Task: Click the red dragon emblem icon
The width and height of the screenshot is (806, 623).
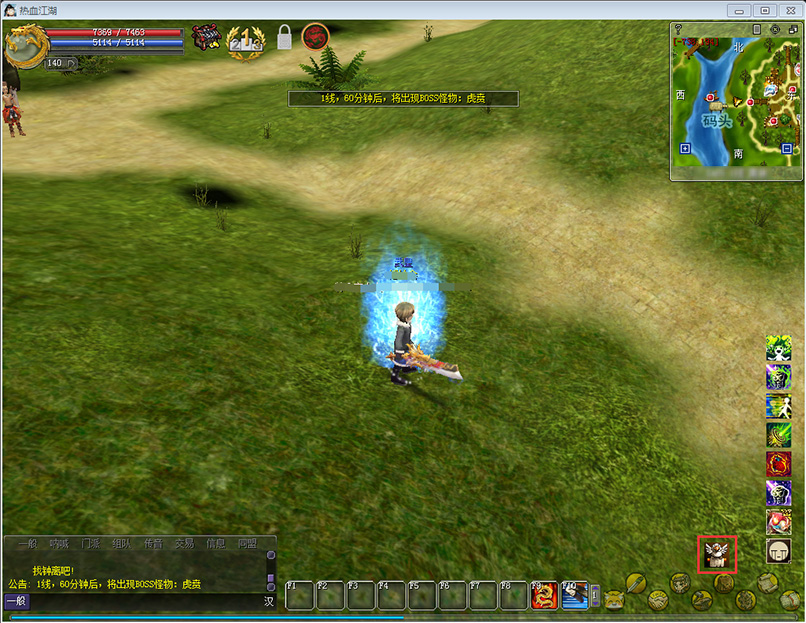Action: [316, 37]
